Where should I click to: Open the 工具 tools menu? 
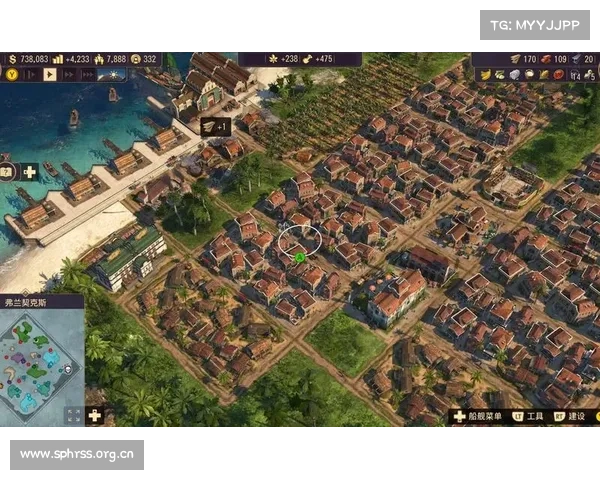(528, 416)
